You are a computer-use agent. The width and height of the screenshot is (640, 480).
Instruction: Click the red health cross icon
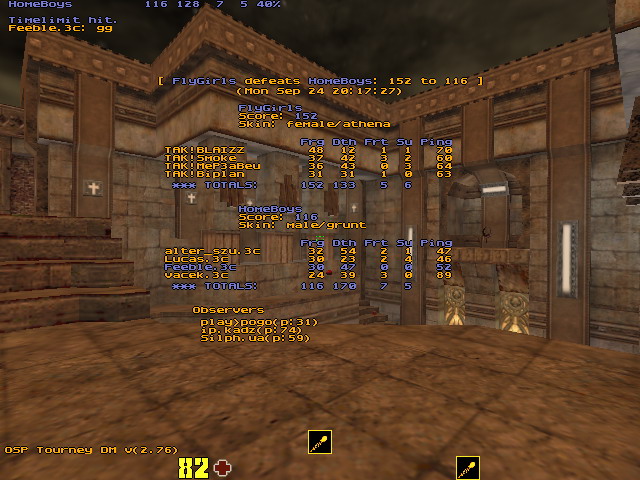pos(221,467)
